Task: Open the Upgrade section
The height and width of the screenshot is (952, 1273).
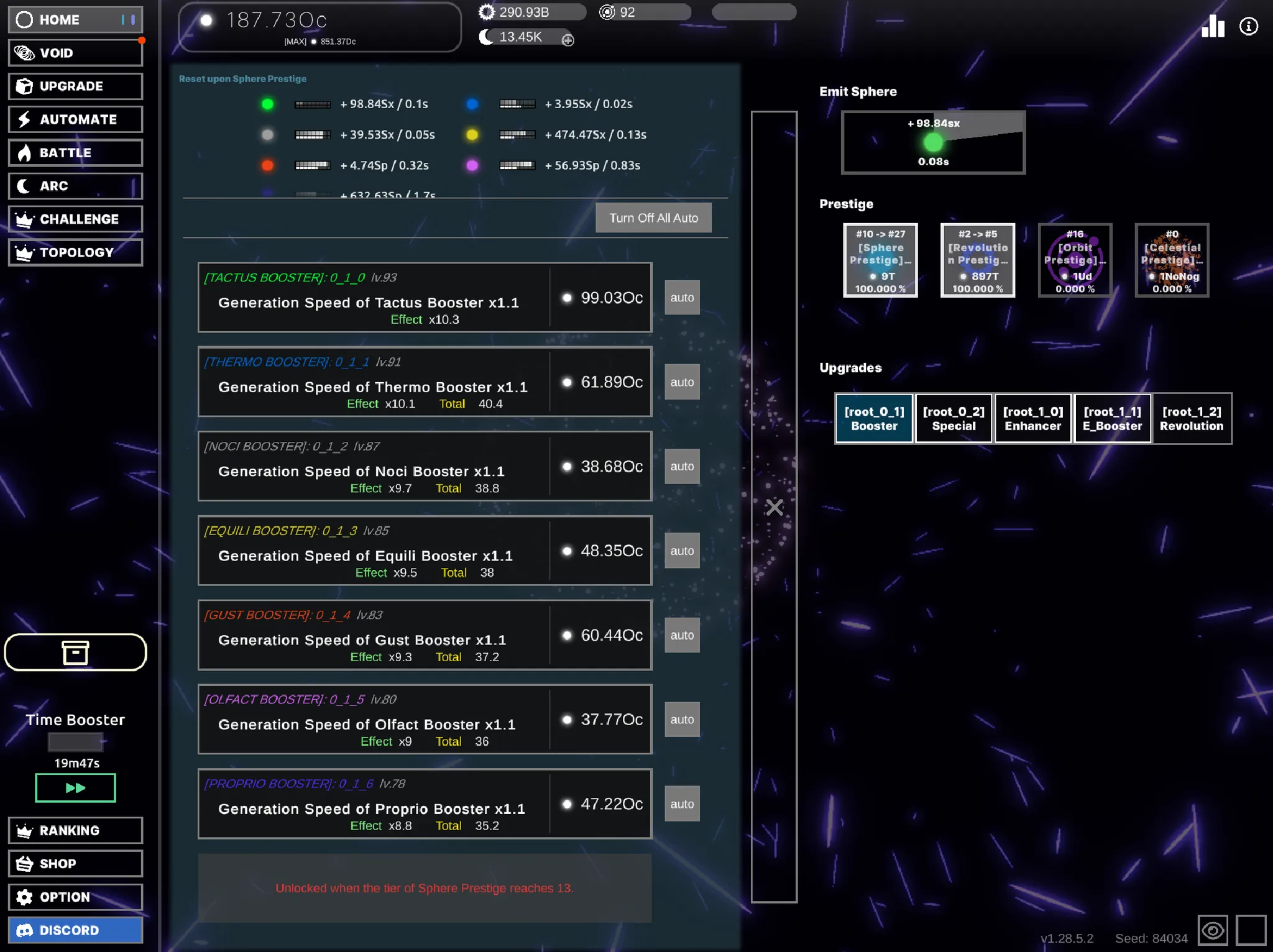Action: click(x=75, y=86)
